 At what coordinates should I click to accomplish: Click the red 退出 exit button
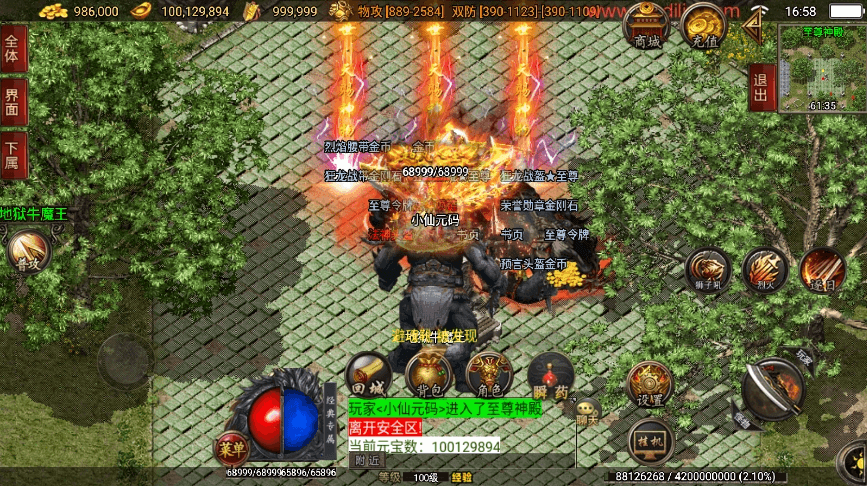click(x=761, y=88)
